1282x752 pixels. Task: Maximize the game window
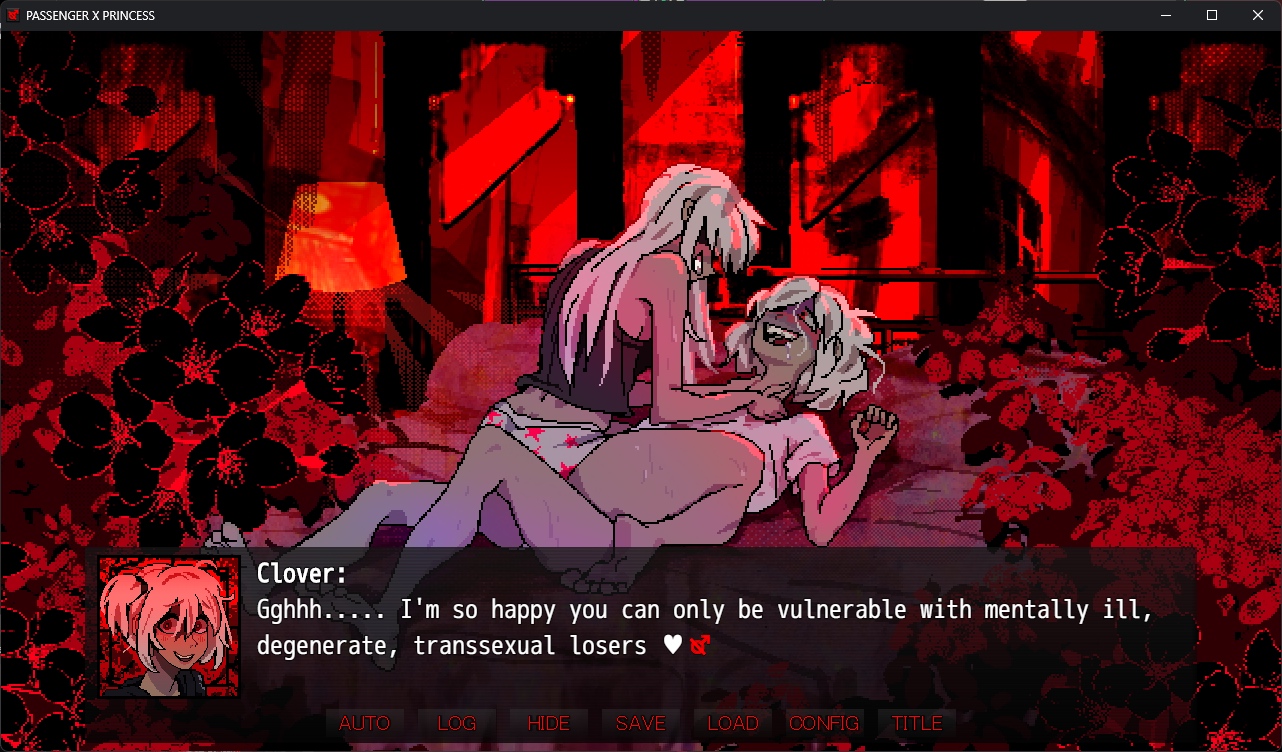point(1212,15)
